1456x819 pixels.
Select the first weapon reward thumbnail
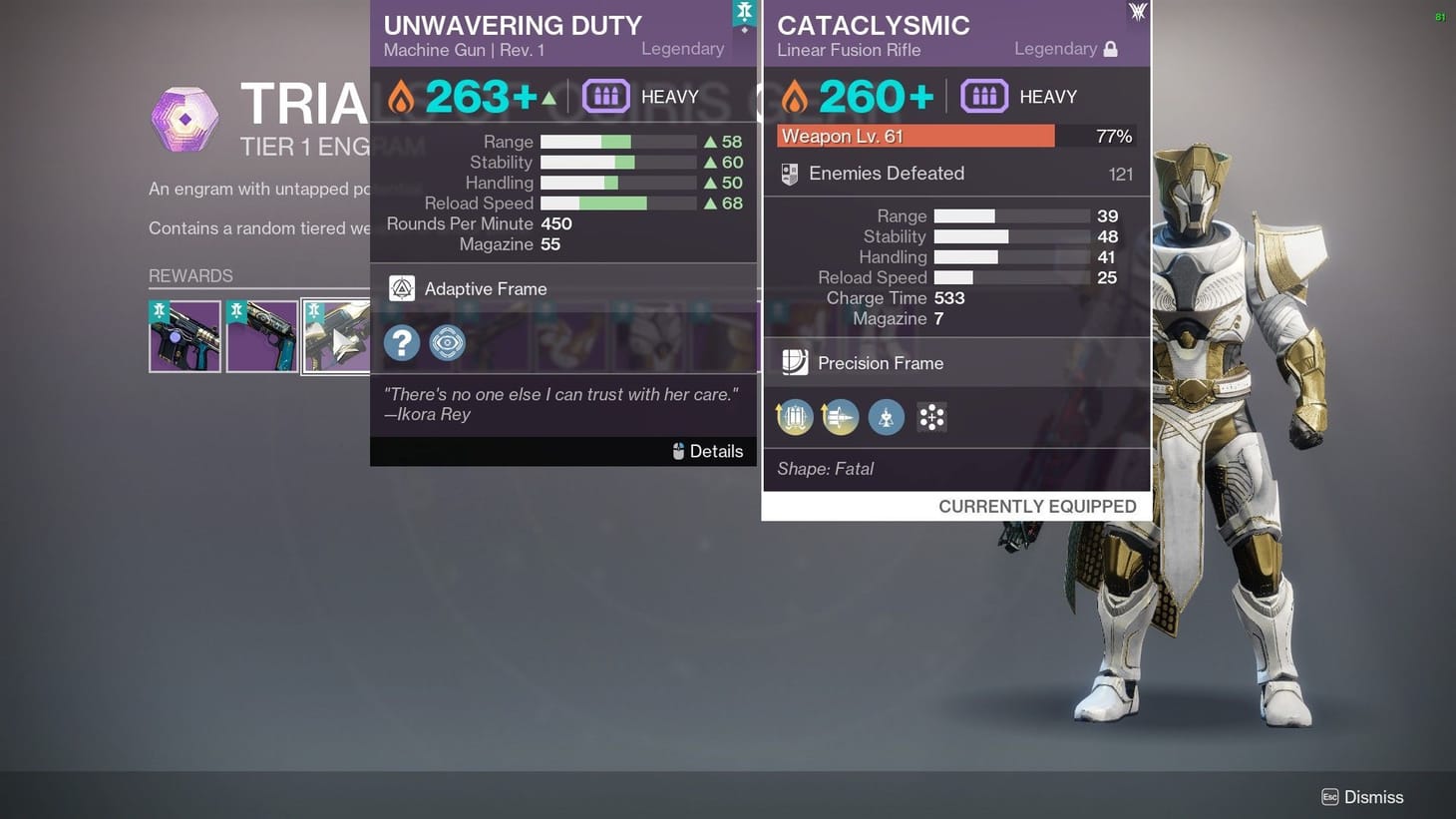click(184, 336)
